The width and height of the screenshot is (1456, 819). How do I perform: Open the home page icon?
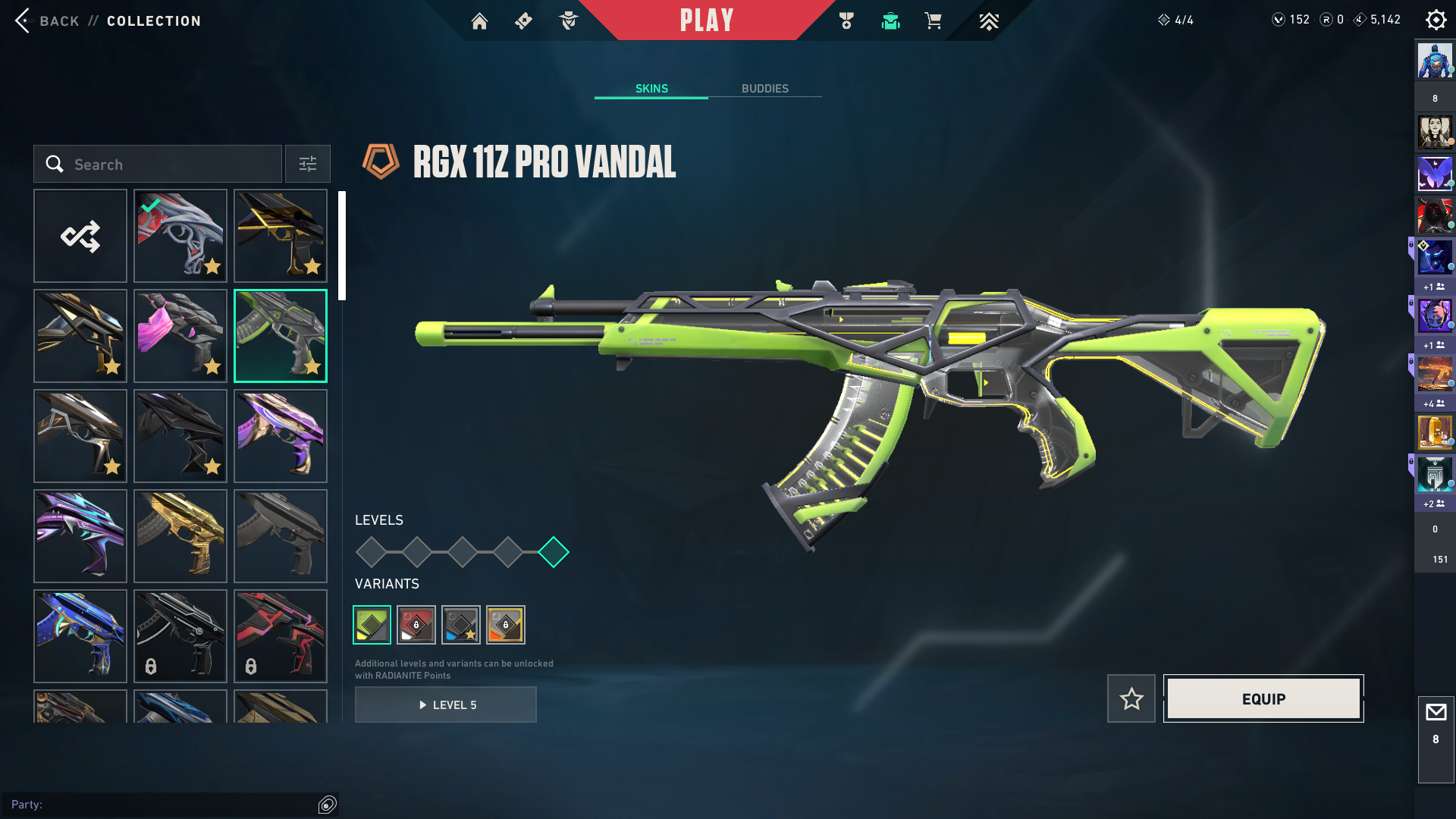click(x=479, y=21)
